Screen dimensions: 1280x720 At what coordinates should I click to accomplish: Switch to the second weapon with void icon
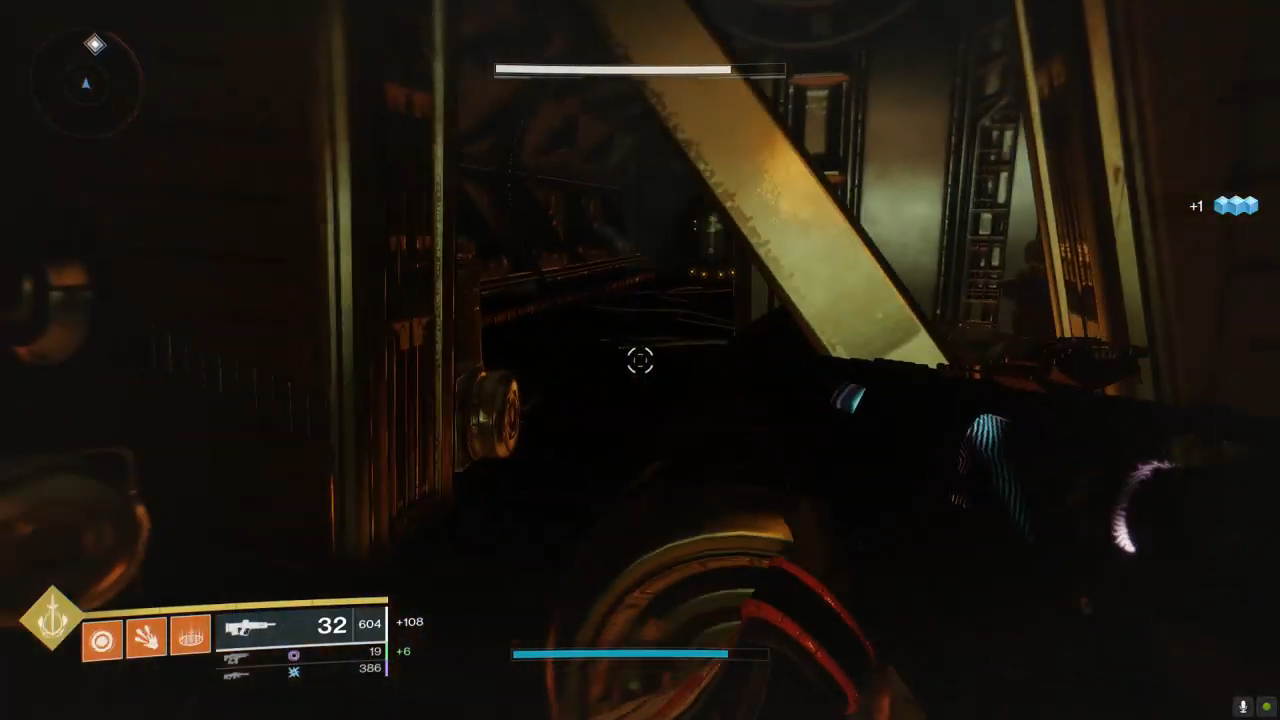[x=300, y=655]
